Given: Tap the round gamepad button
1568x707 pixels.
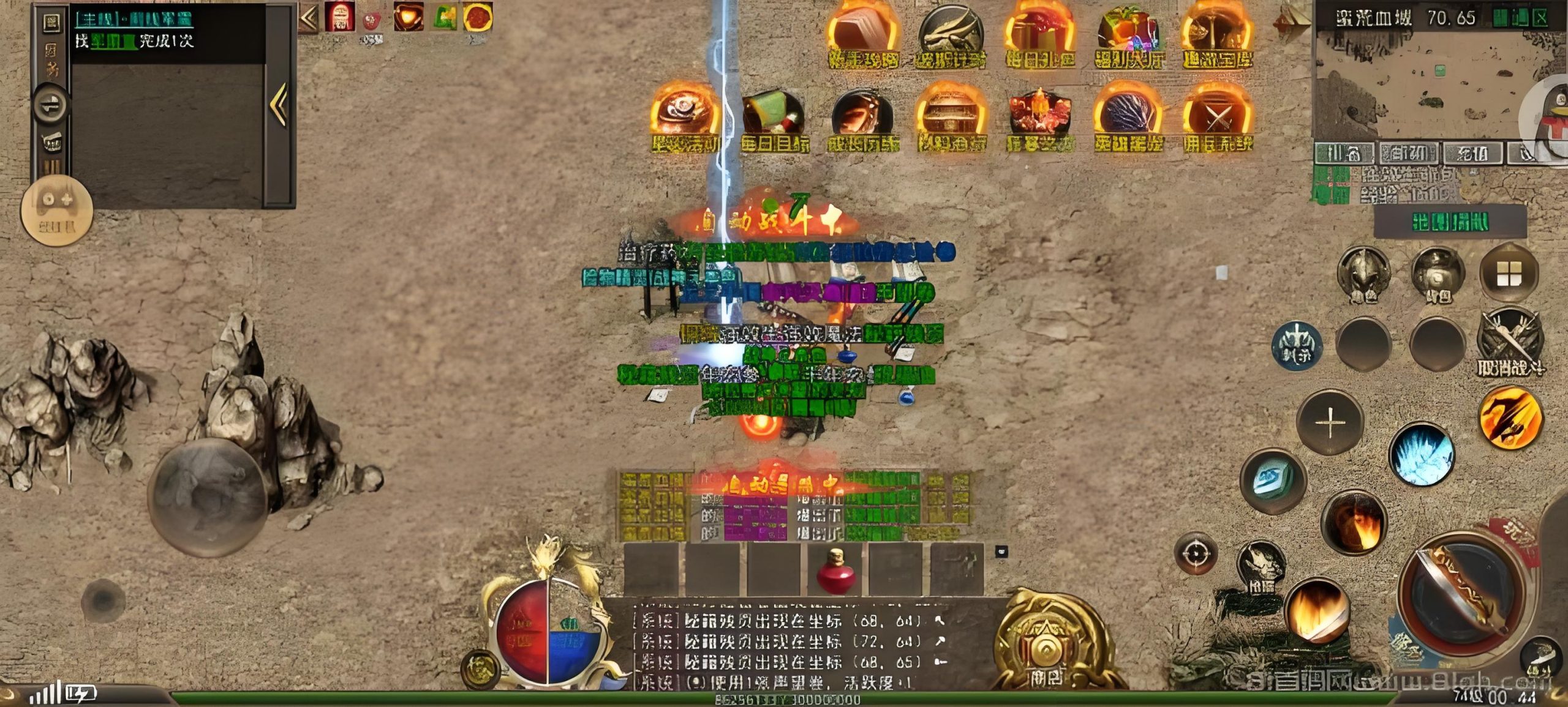Looking at the screenshot, I should 56,208.
